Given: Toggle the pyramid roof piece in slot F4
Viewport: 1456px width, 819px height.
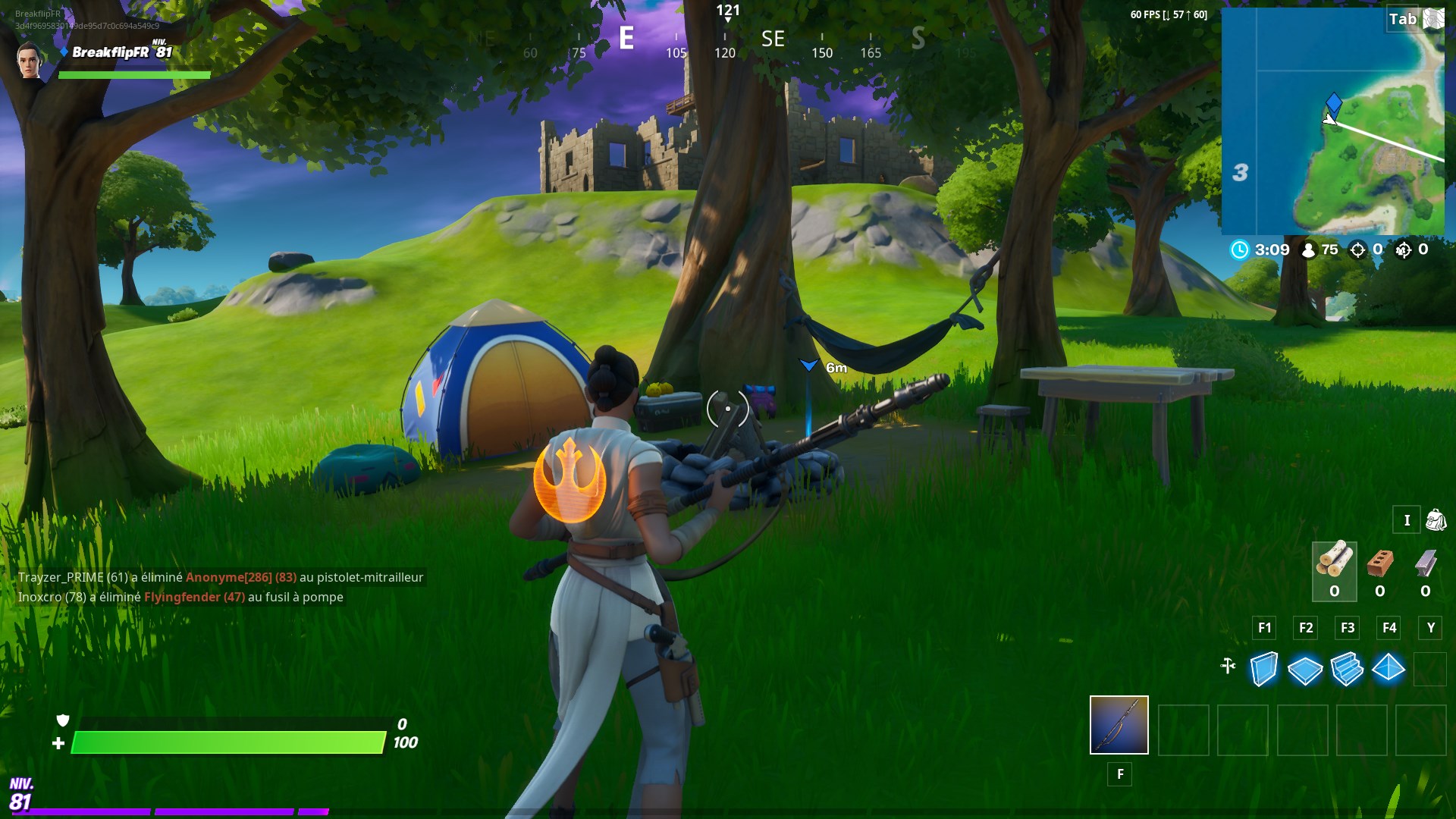Looking at the screenshot, I should tap(1389, 668).
